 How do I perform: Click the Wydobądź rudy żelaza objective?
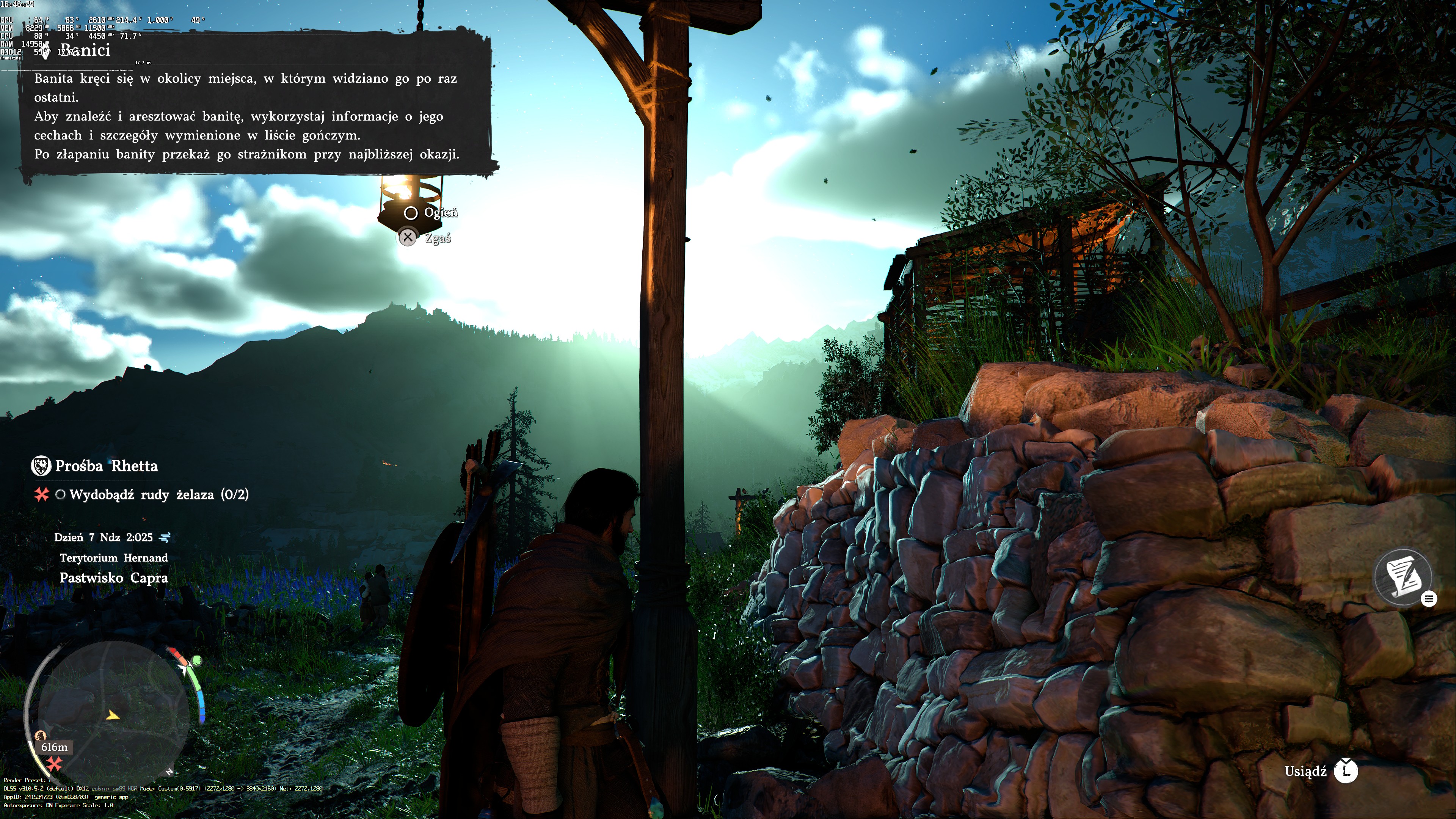point(158,494)
